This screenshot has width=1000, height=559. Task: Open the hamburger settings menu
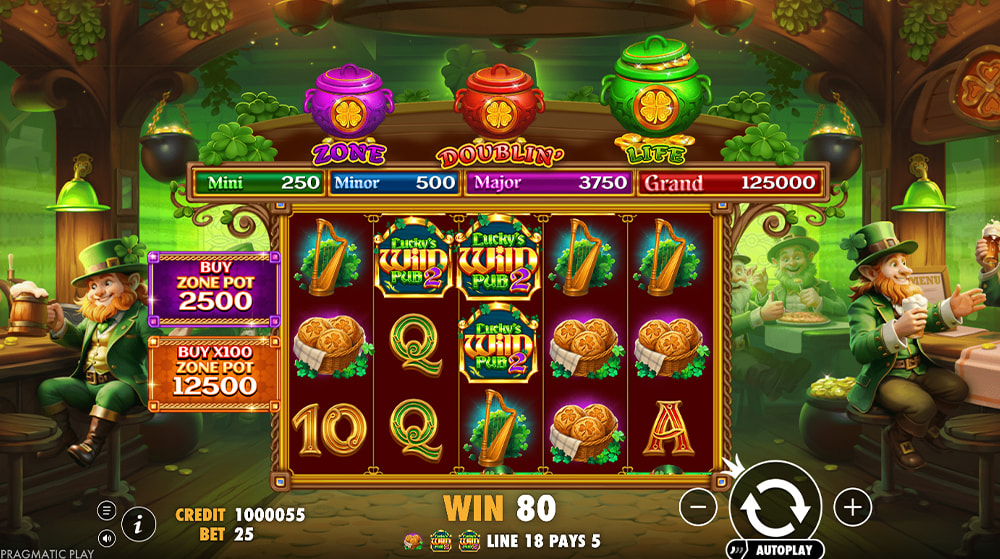(107, 510)
